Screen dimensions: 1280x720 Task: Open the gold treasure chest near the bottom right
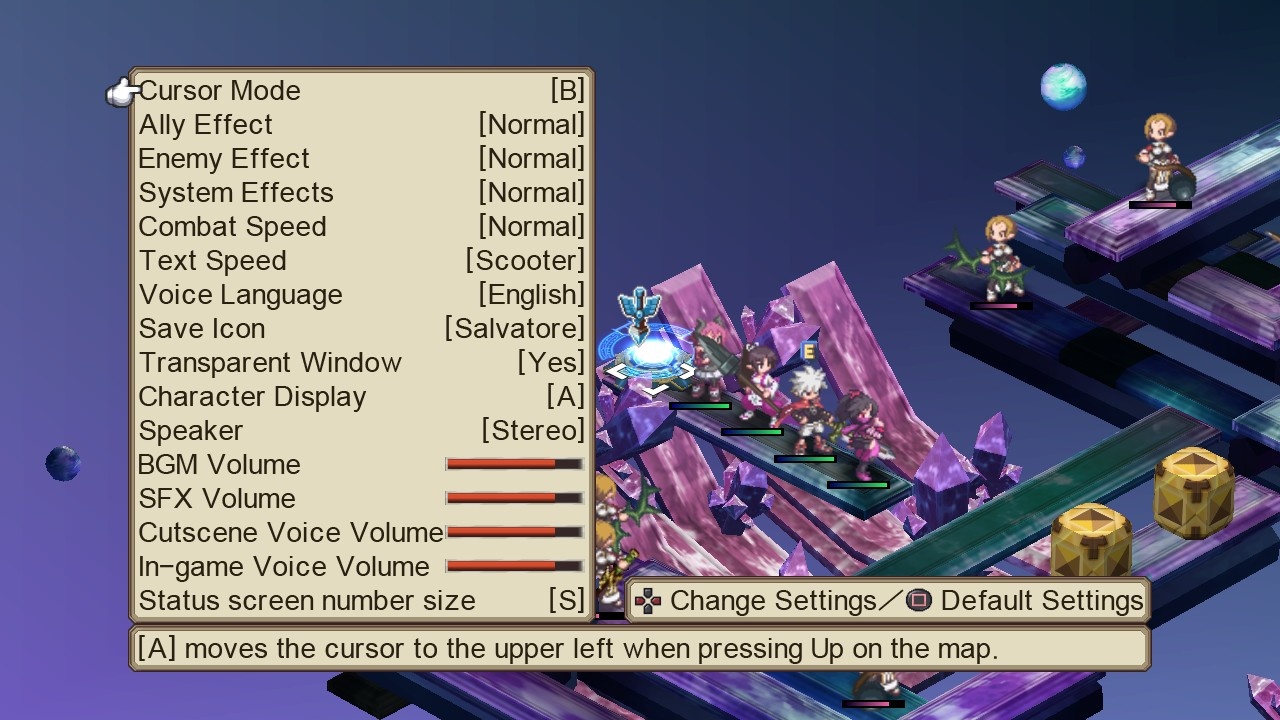coord(1090,540)
